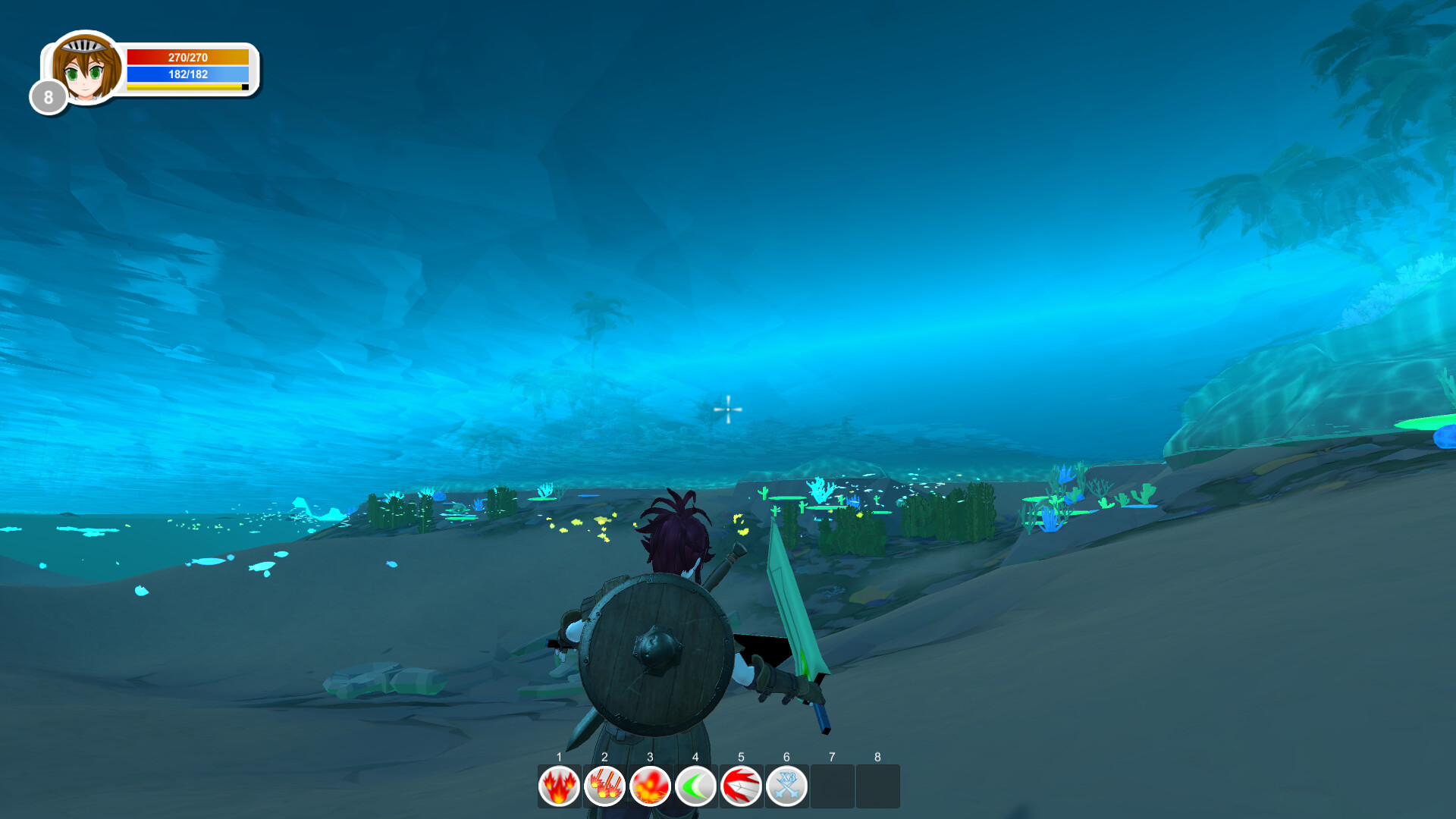Click the number label above hotbar slot 1
Screen dimensions: 1456x819
tap(558, 757)
